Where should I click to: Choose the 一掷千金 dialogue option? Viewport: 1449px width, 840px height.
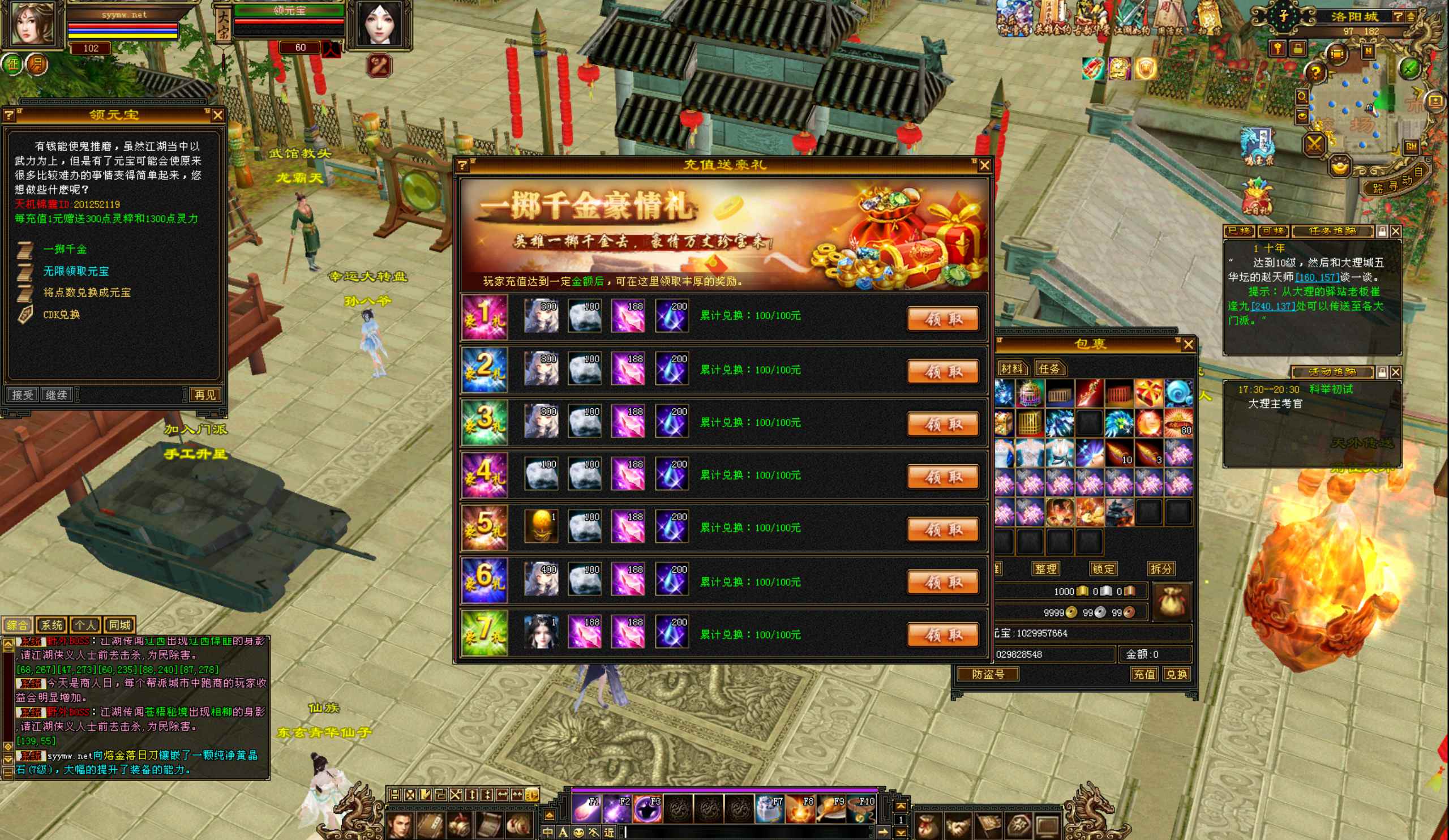point(65,250)
